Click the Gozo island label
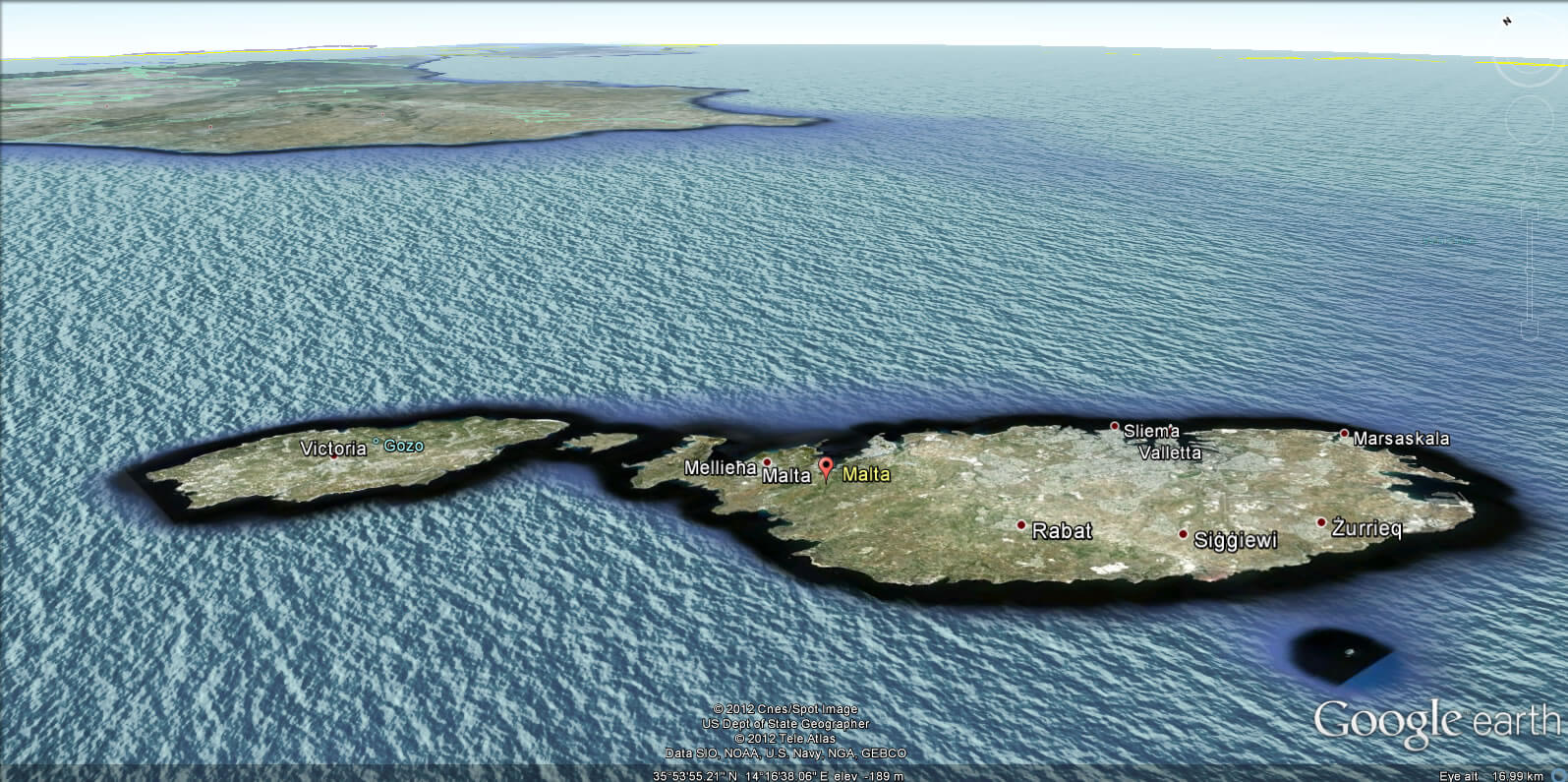This screenshot has width=1568, height=782. [403, 445]
